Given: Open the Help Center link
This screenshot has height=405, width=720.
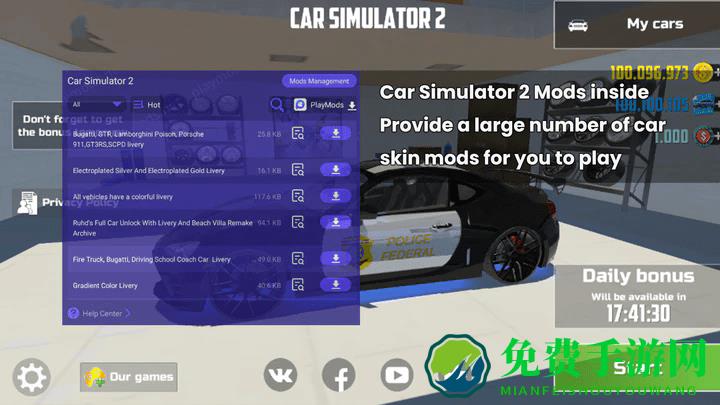Looking at the screenshot, I should pos(100,313).
